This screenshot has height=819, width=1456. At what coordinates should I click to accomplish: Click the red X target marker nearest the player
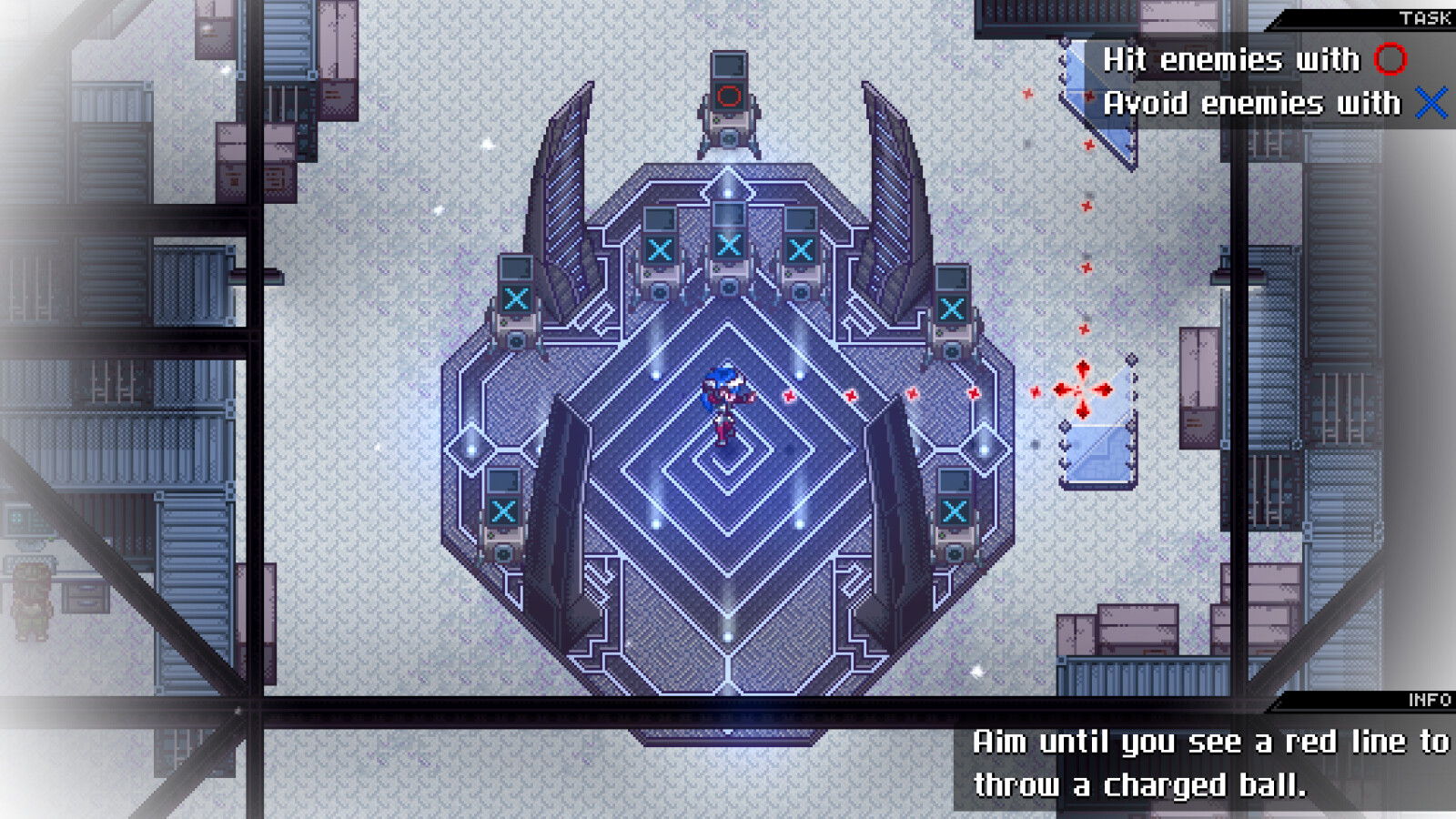tap(788, 396)
